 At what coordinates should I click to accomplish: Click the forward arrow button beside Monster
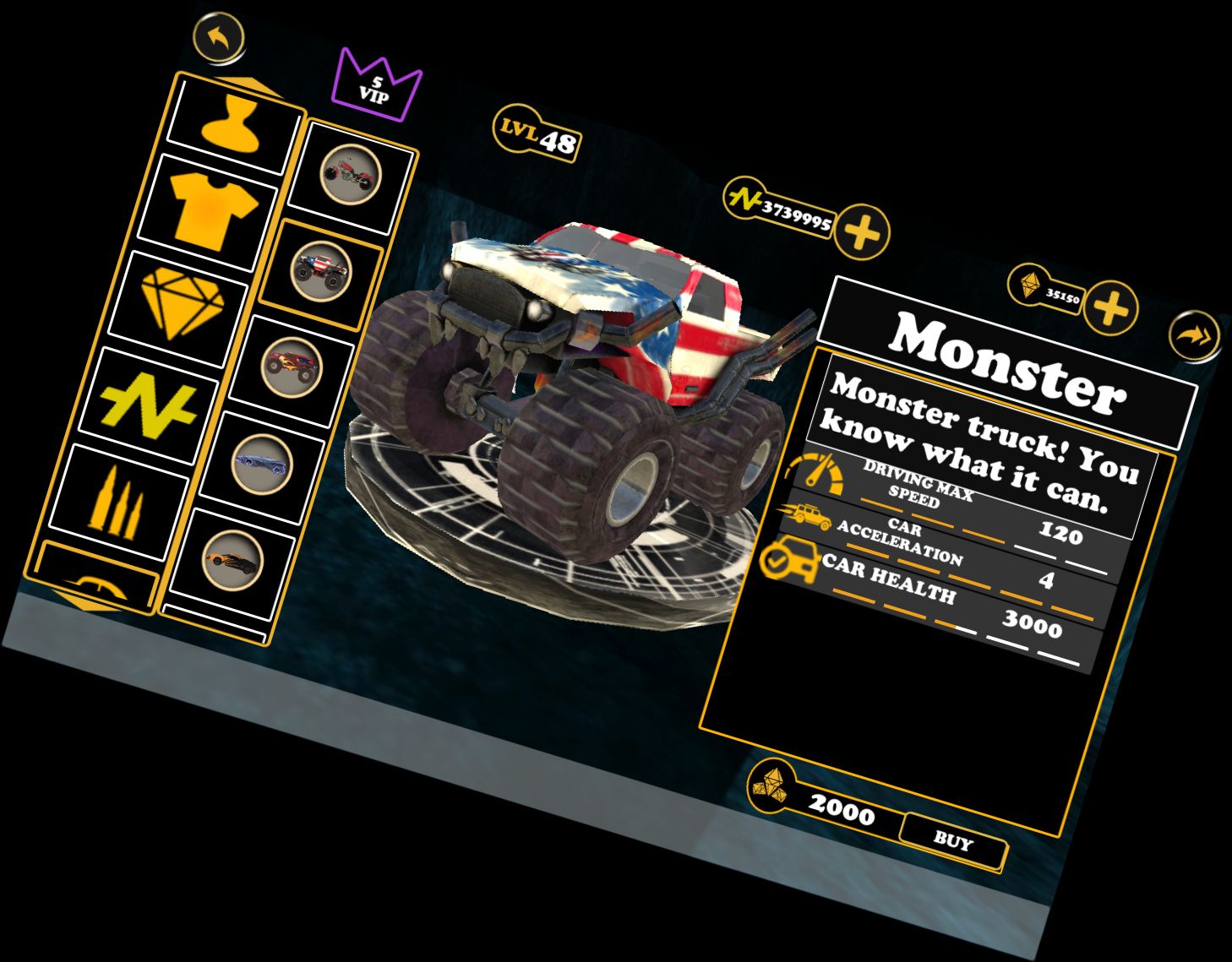pos(1195,336)
